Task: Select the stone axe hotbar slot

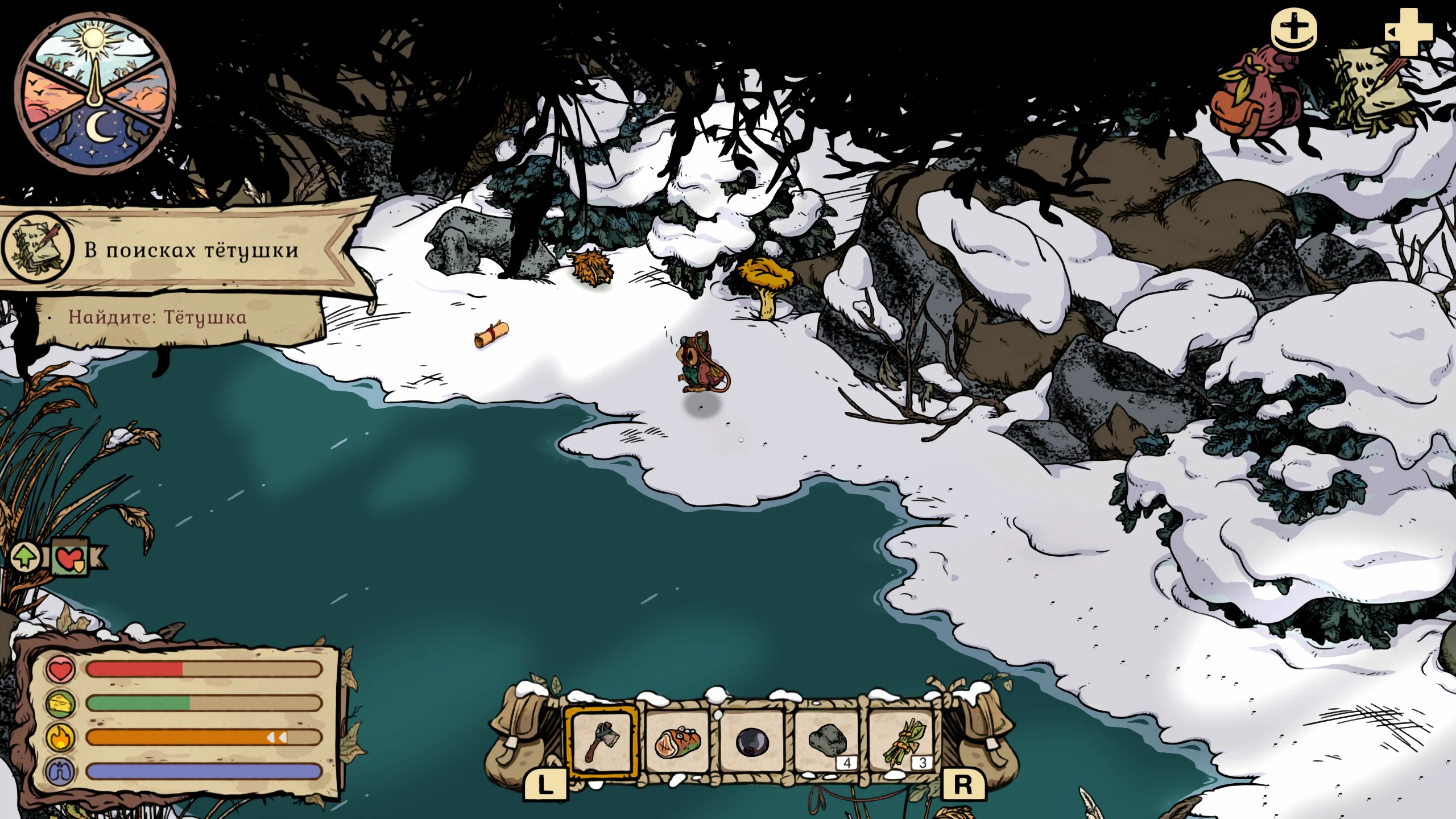Action: point(602,742)
